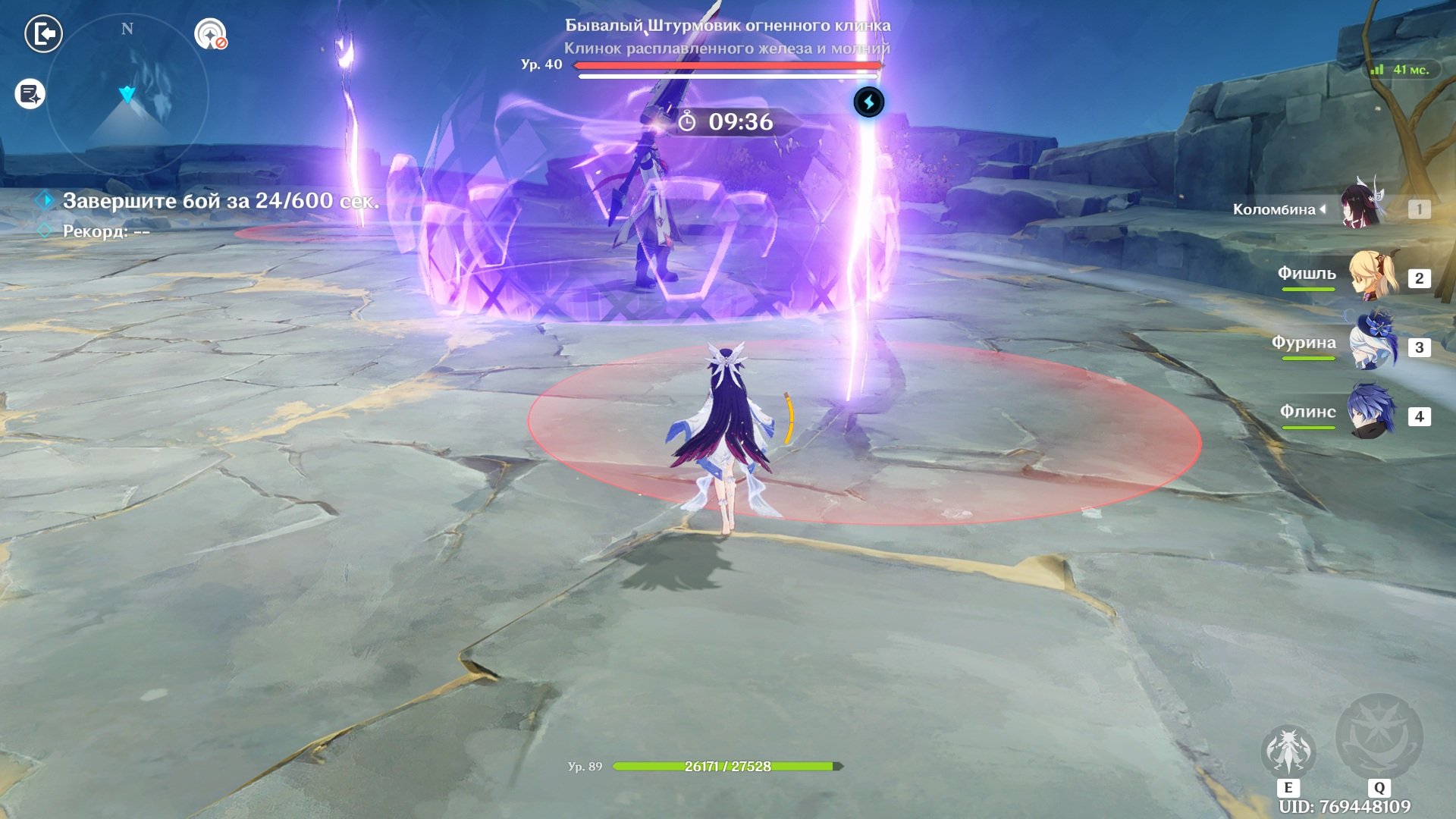The image size is (1456, 819).
Task: Click the disabled co-op signal icon
Action: coord(211,34)
